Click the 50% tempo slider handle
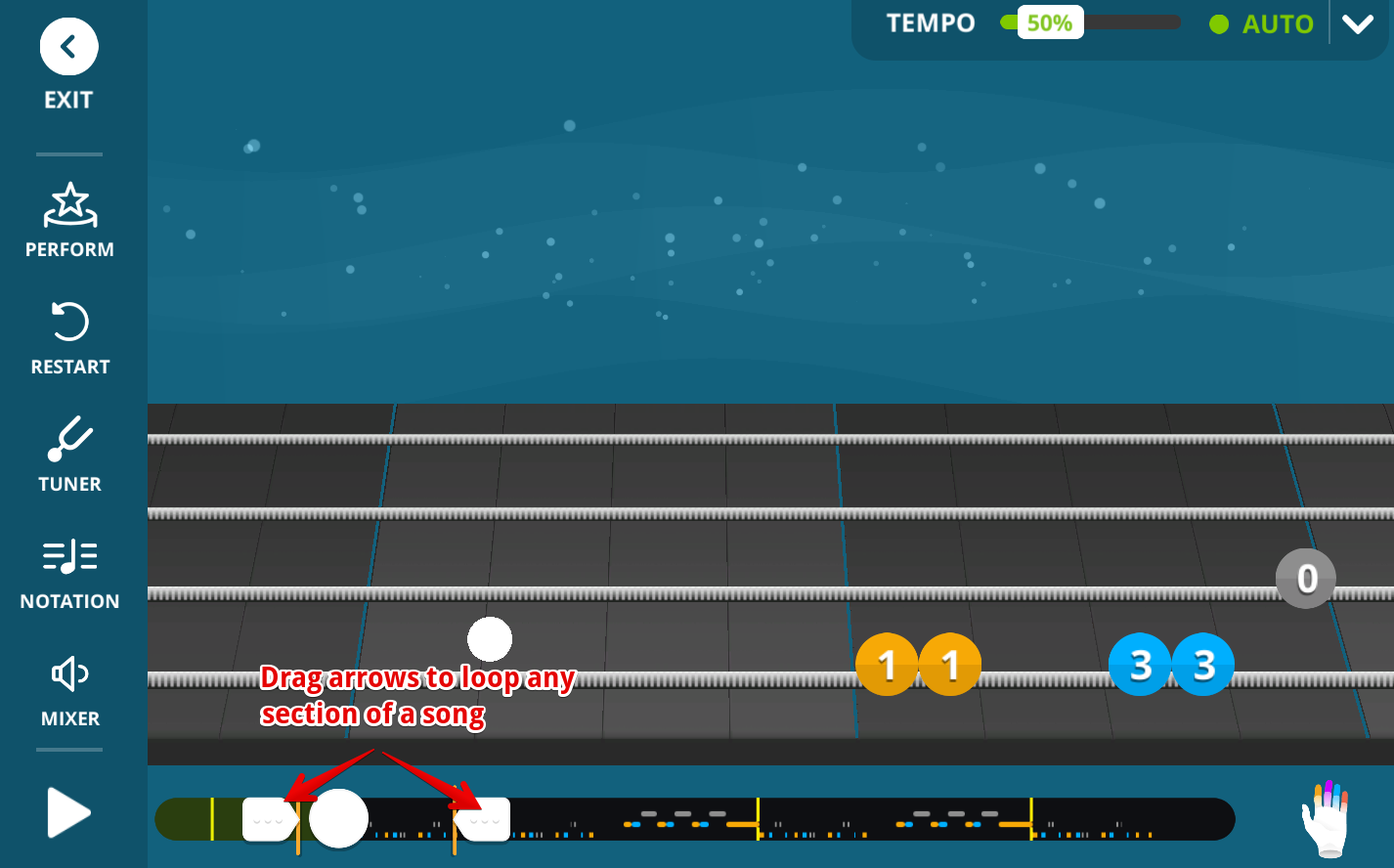1394x868 pixels. (x=1050, y=23)
